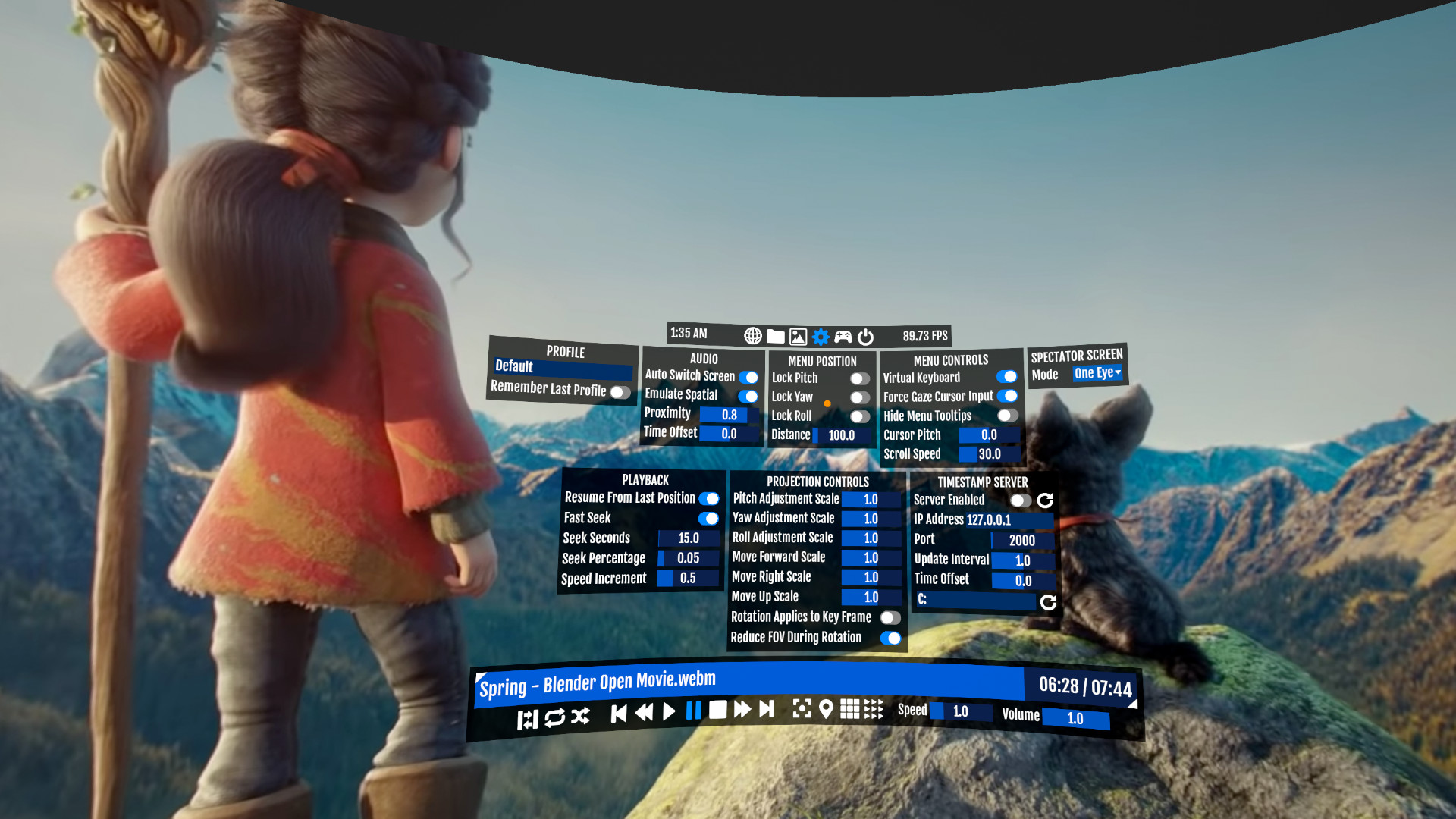Open the file browser folder icon
1456x819 pixels.
tap(776, 336)
